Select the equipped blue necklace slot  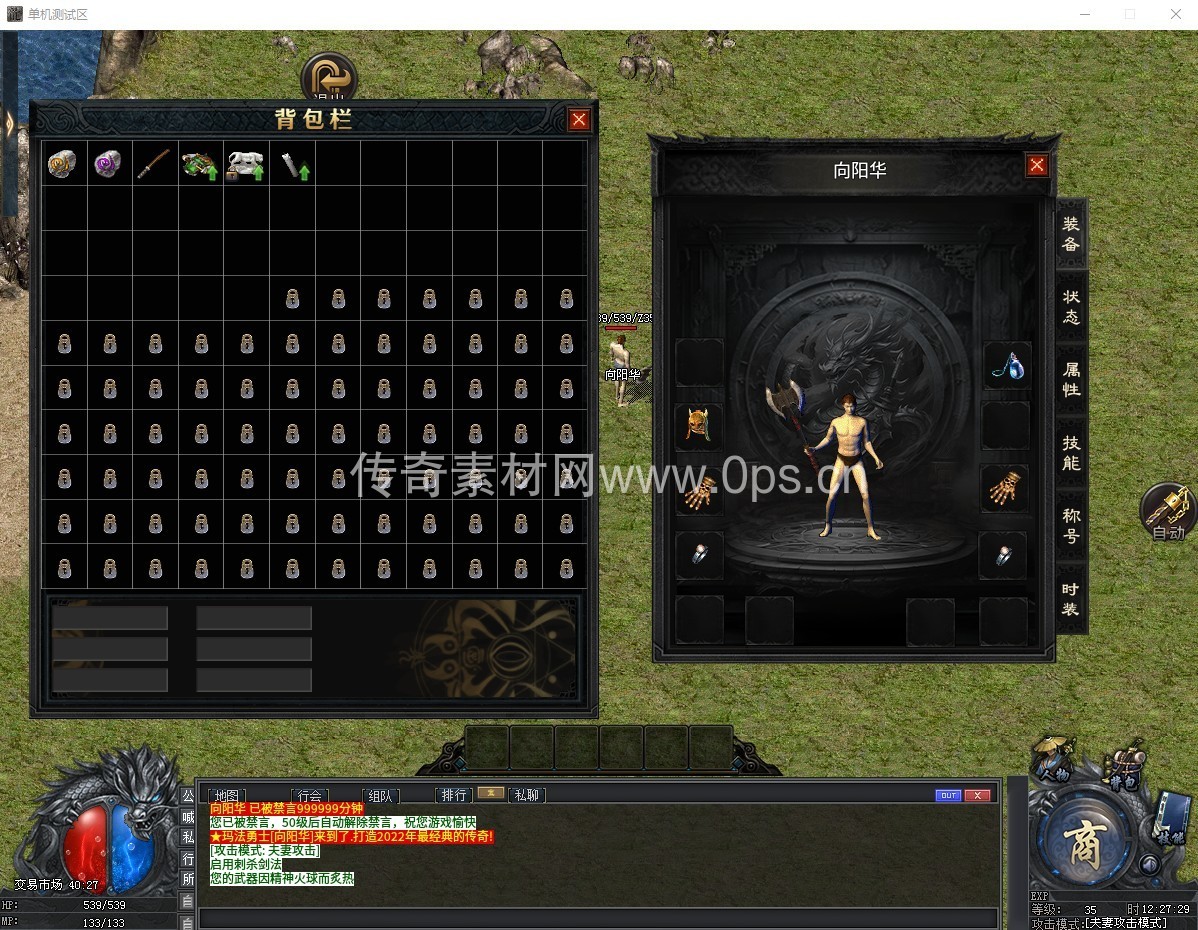click(1005, 364)
